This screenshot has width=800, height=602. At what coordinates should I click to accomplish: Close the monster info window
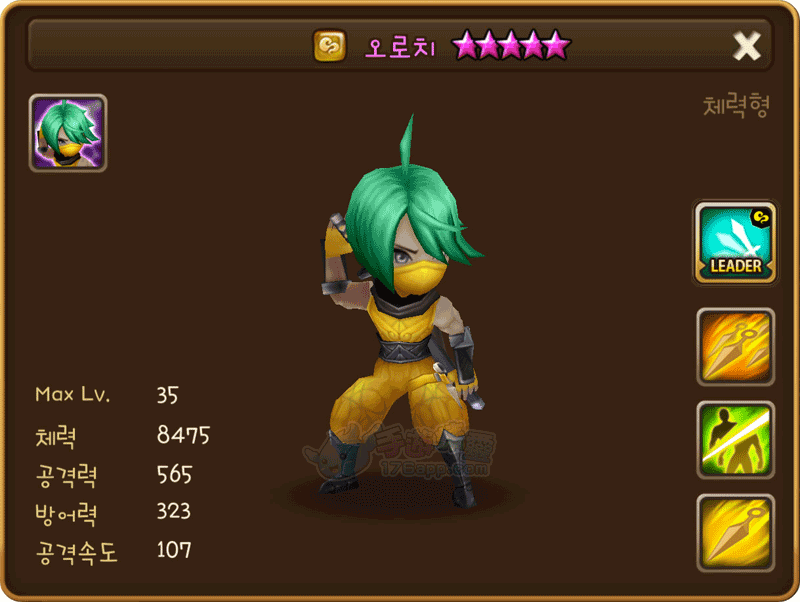click(747, 45)
